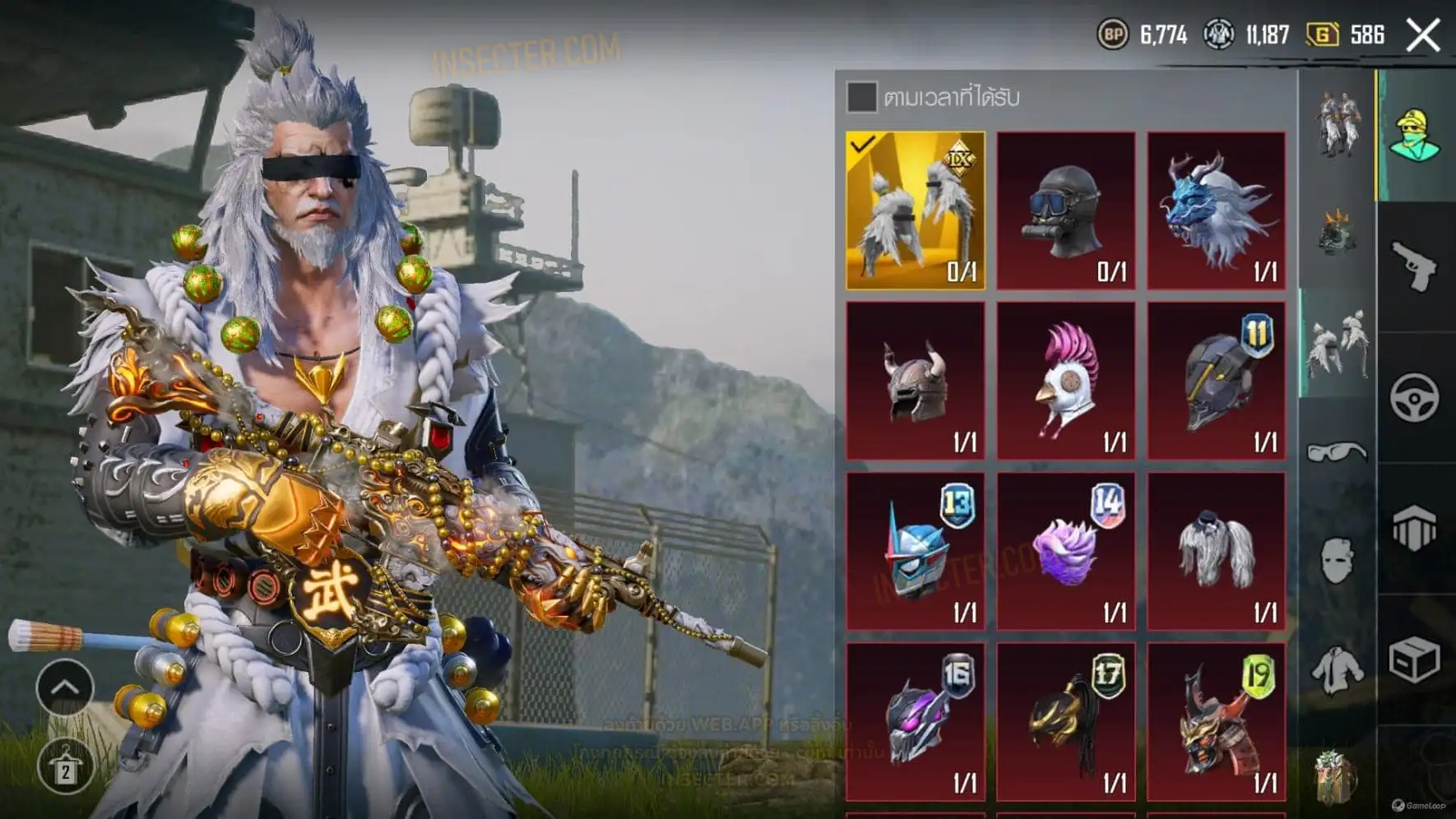Open the pistol weapons category

(x=1415, y=266)
